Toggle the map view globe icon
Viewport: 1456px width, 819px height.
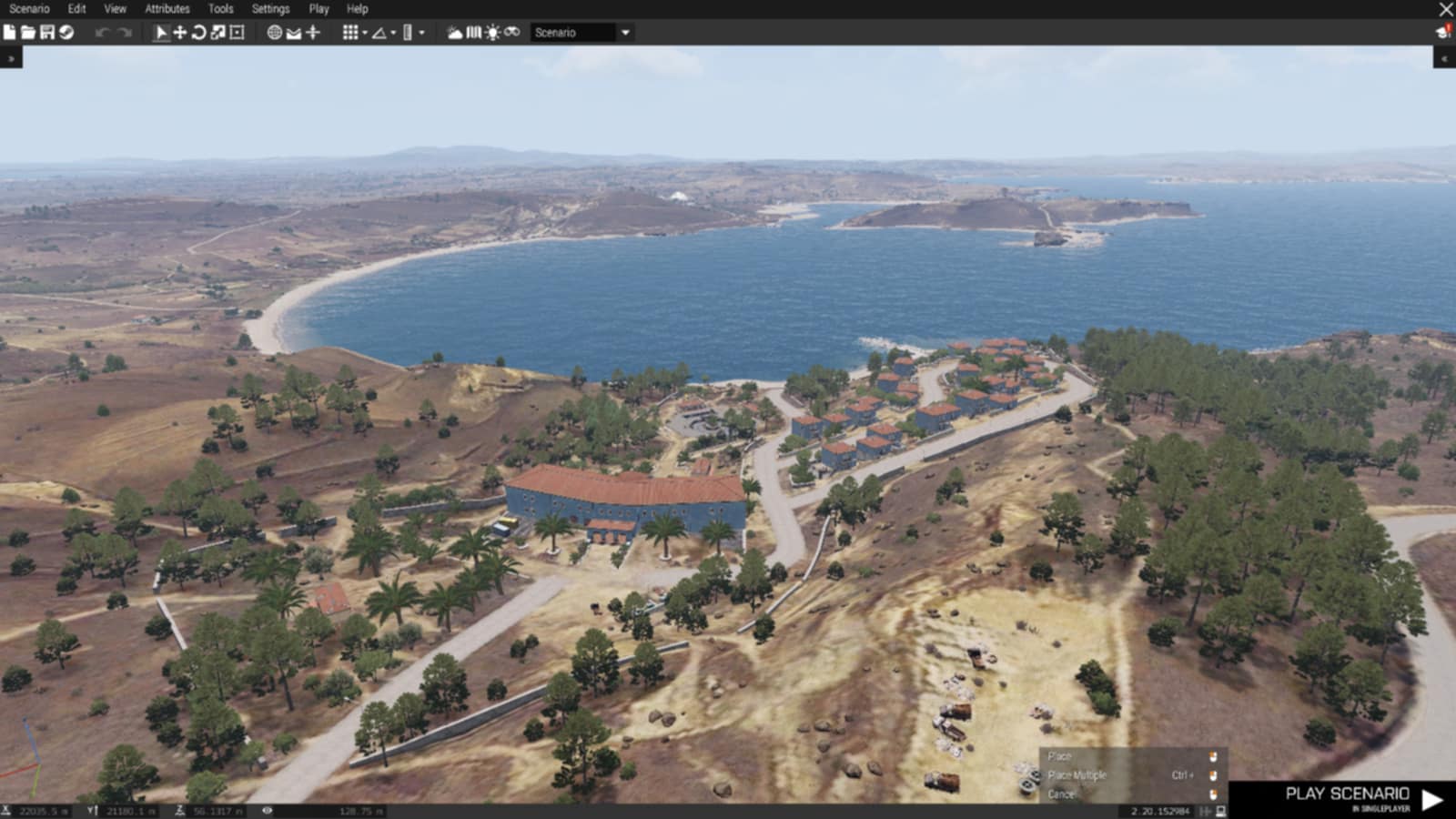click(x=274, y=33)
